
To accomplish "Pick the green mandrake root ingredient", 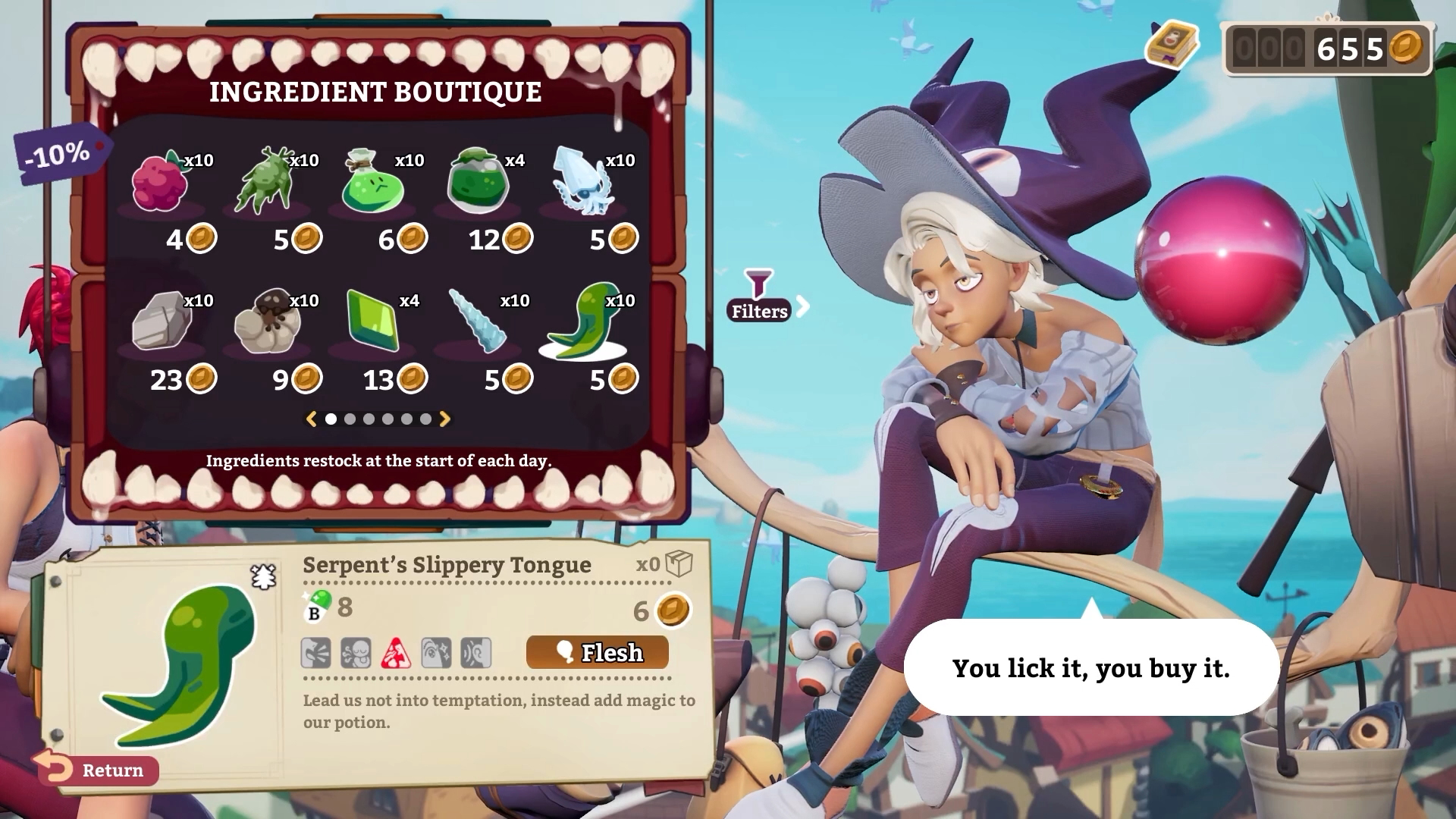I will coord(265,183).
